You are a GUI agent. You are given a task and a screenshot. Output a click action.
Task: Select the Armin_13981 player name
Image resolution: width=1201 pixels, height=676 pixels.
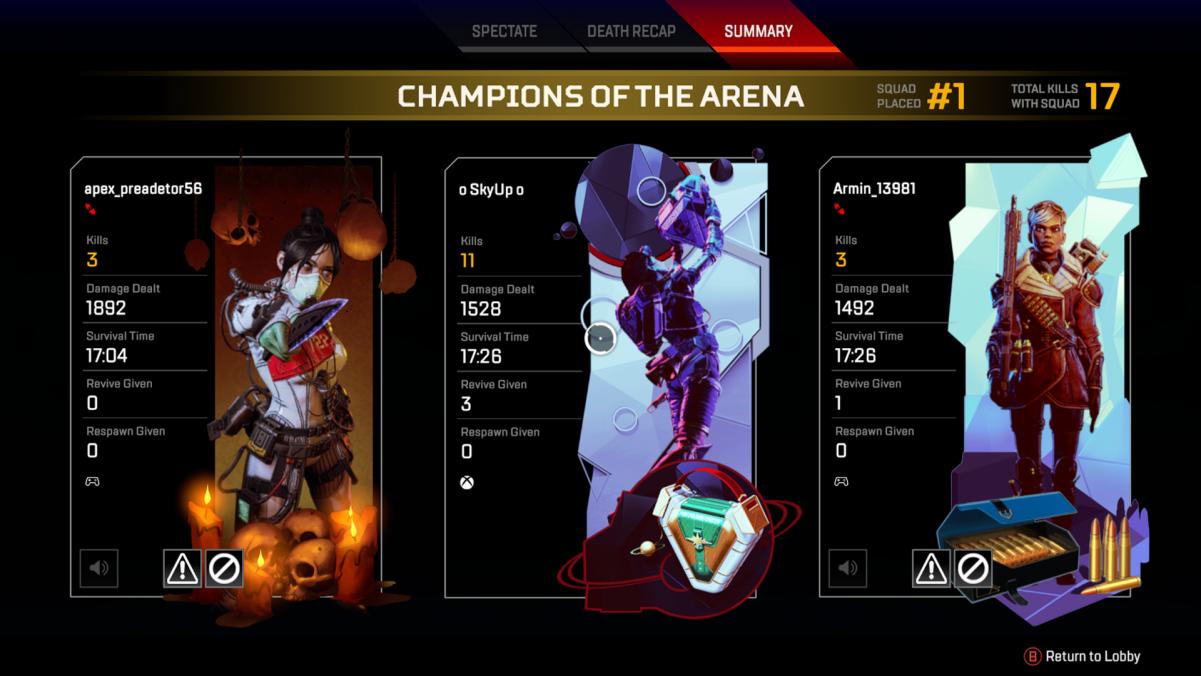[874, 188]
